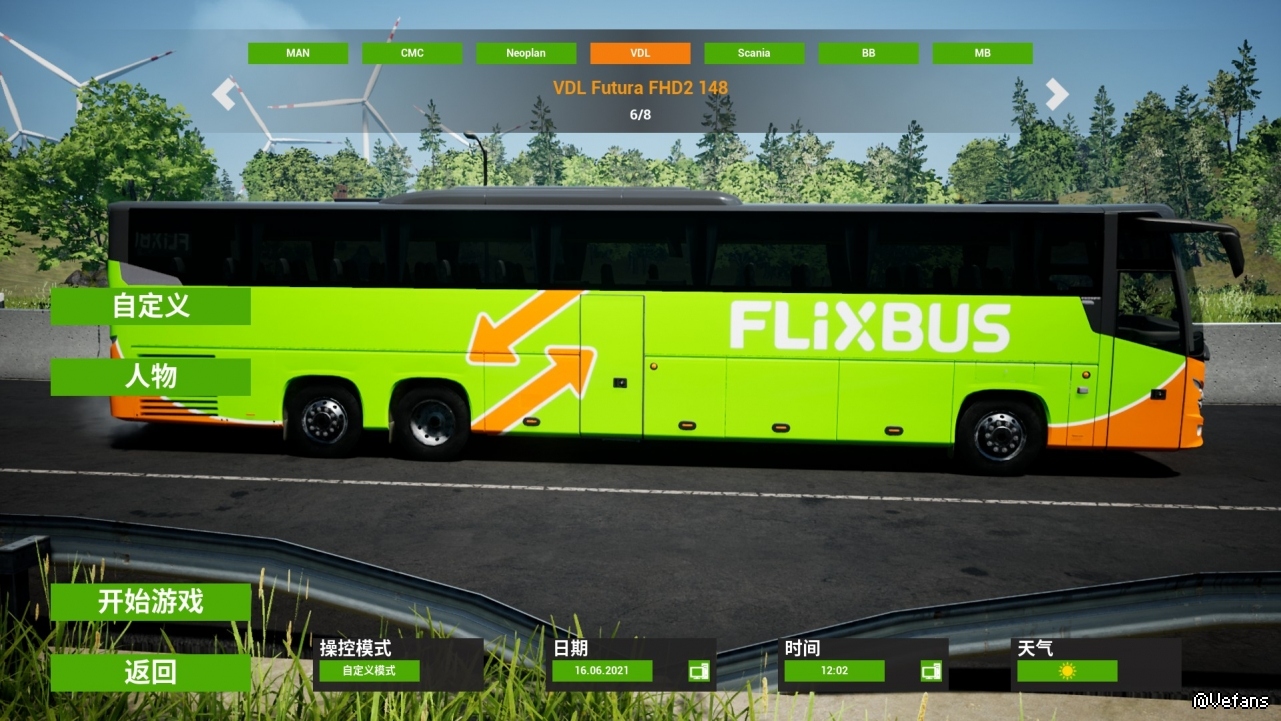
Task: Edit the 12:02 time field
Action: point(834,671)
